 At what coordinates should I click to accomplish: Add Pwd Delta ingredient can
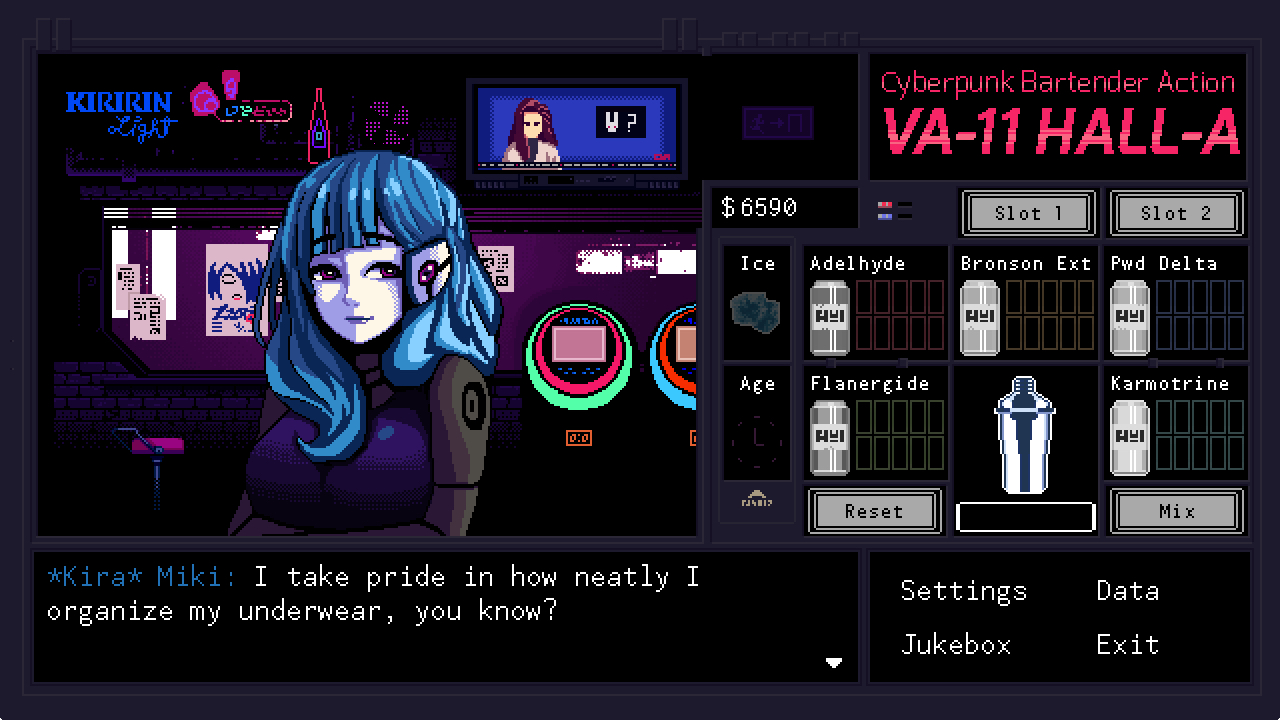[1130, 317]
